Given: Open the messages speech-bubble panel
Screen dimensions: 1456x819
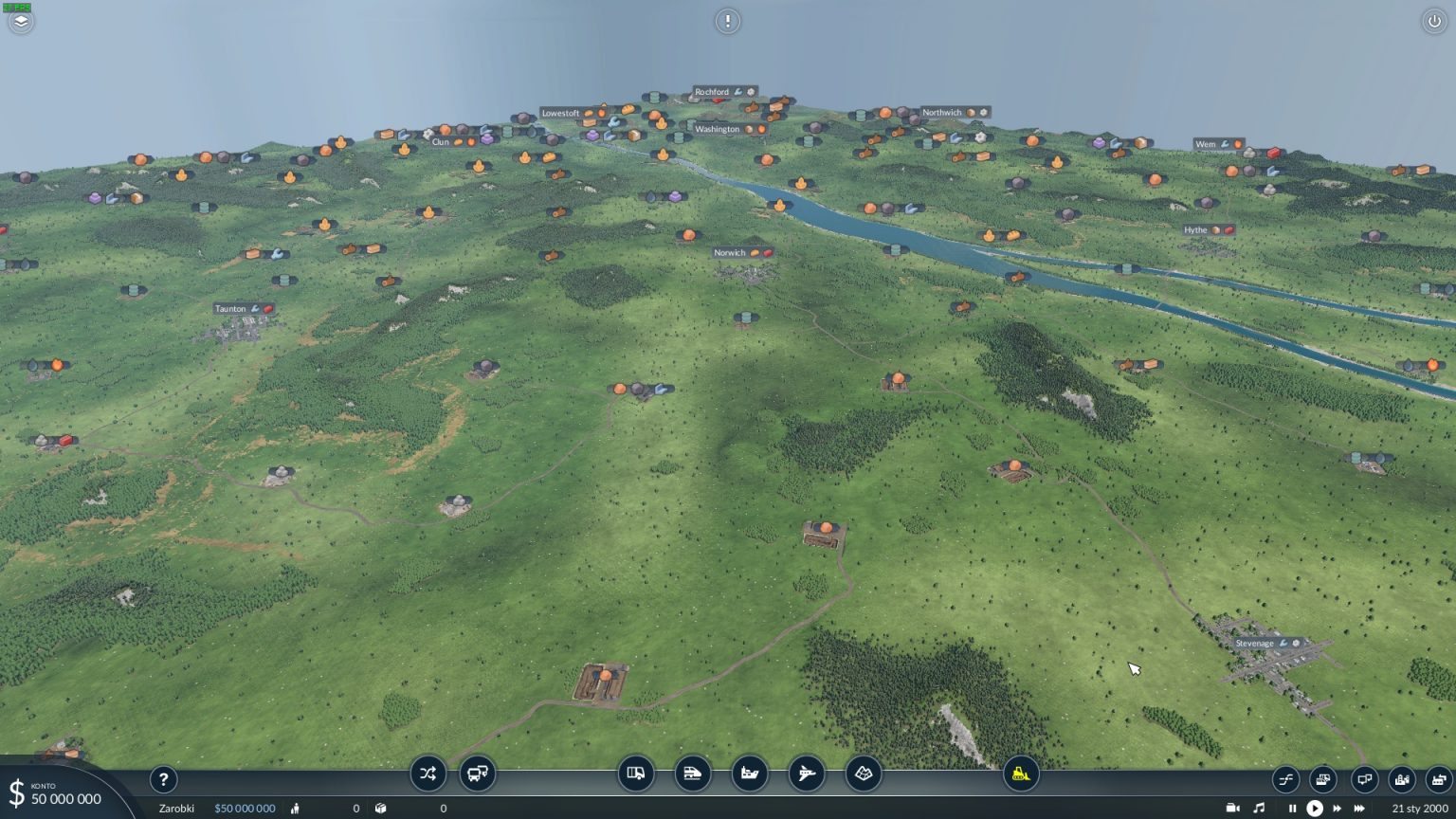Looking at the screenshot, I should coord(1364,779).
